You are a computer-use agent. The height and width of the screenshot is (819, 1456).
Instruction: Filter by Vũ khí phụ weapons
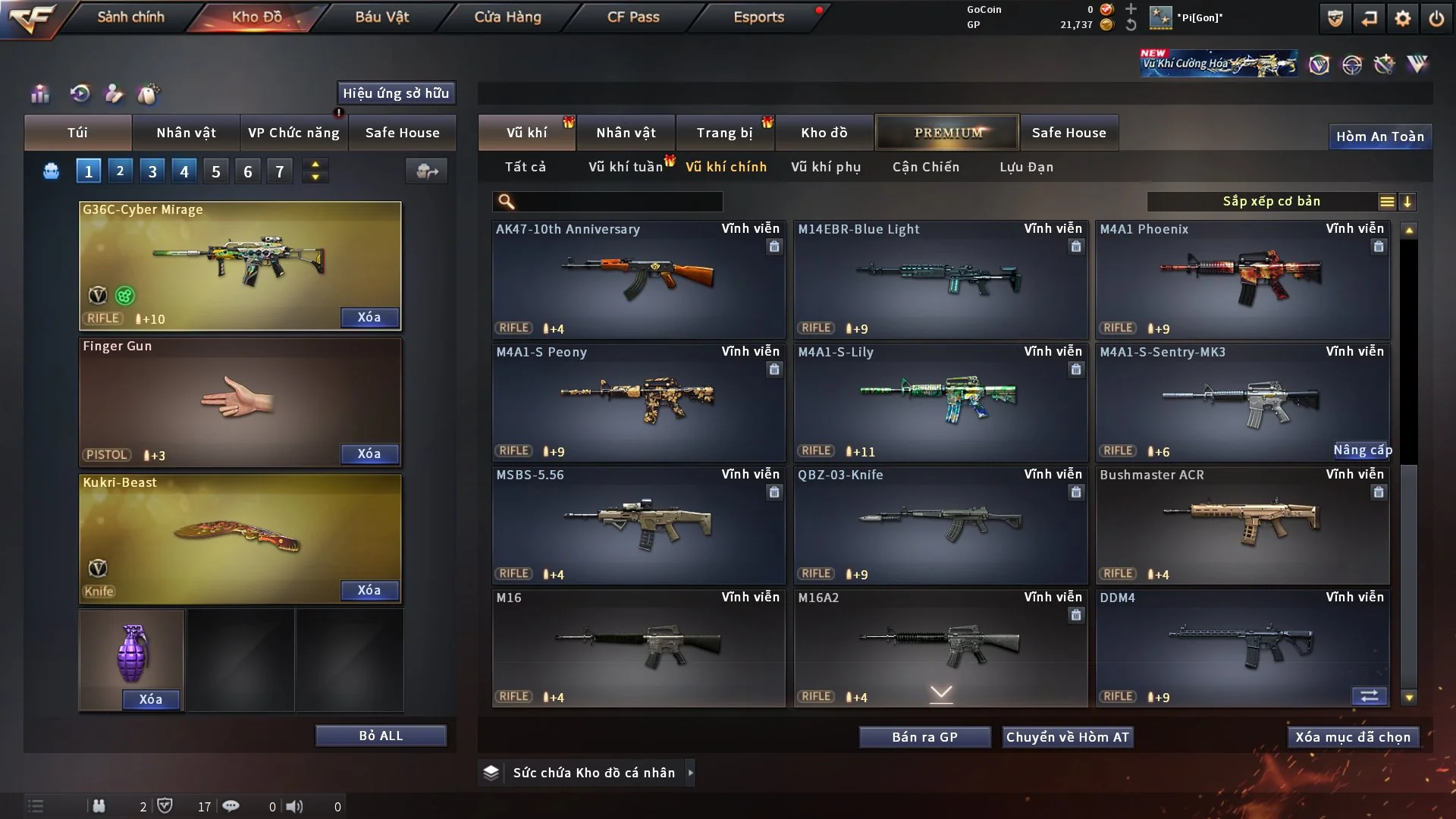click(826, 167)
